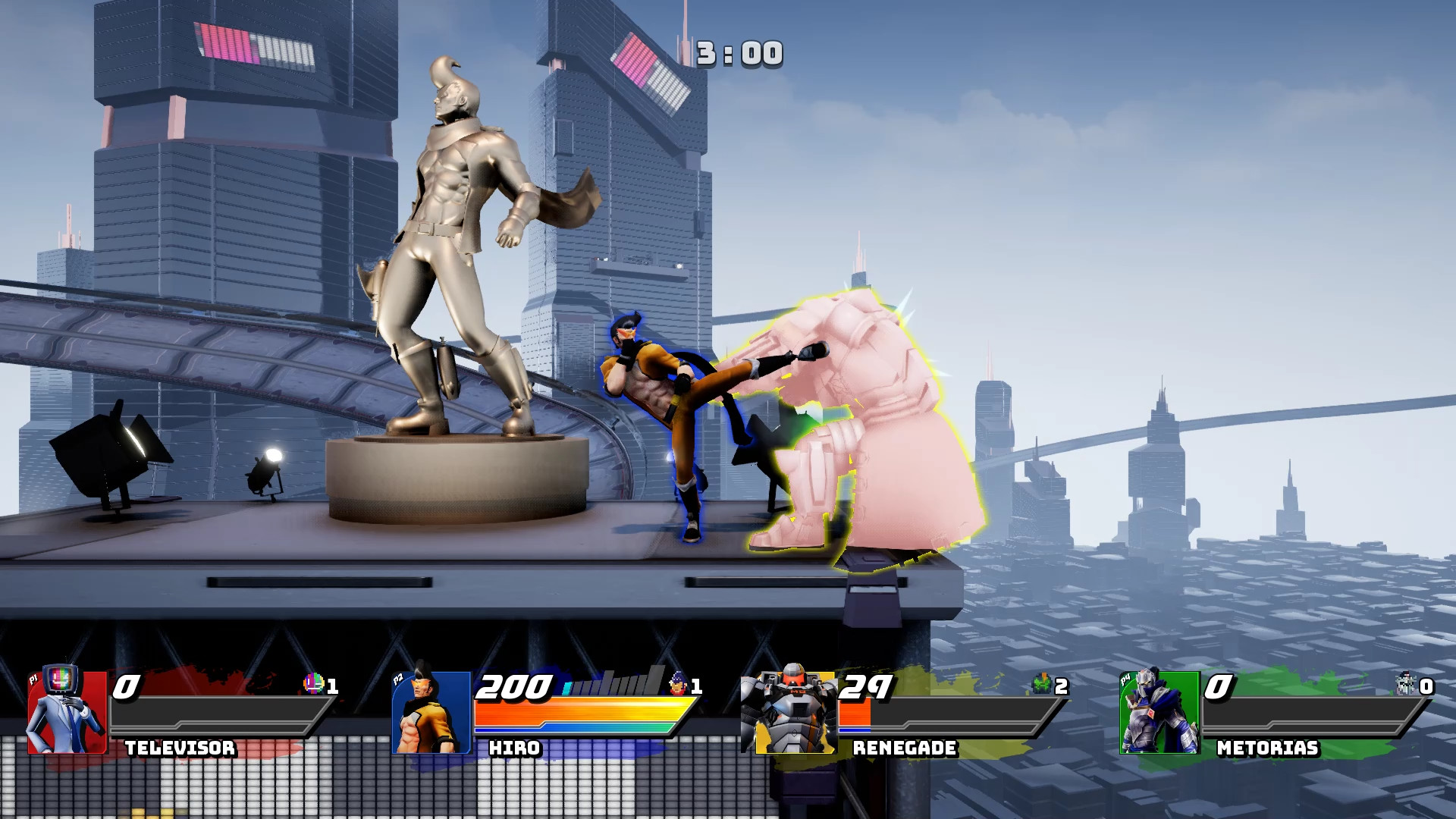Select Metorias's armored portrait
The height and width of the screenshot is (819, 1456).
(x=1159, y=711)
